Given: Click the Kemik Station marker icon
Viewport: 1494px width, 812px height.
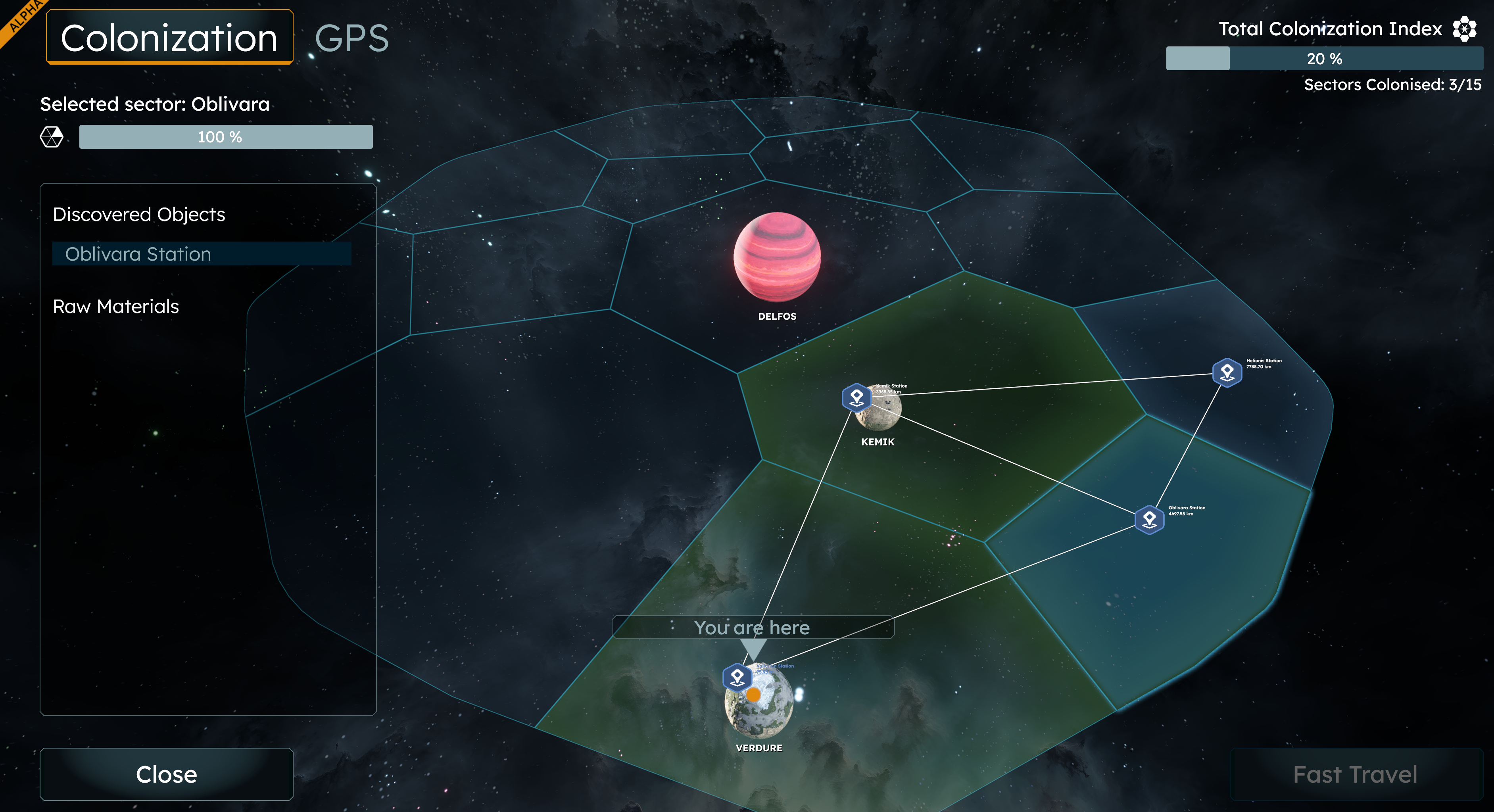Looking at the screenshot, I should pos(856,398).
